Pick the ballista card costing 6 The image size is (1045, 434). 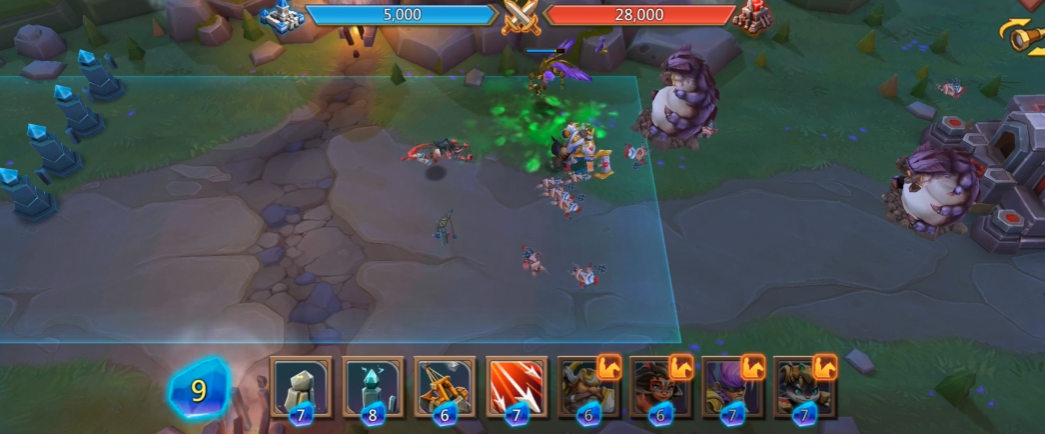point(445,387)
